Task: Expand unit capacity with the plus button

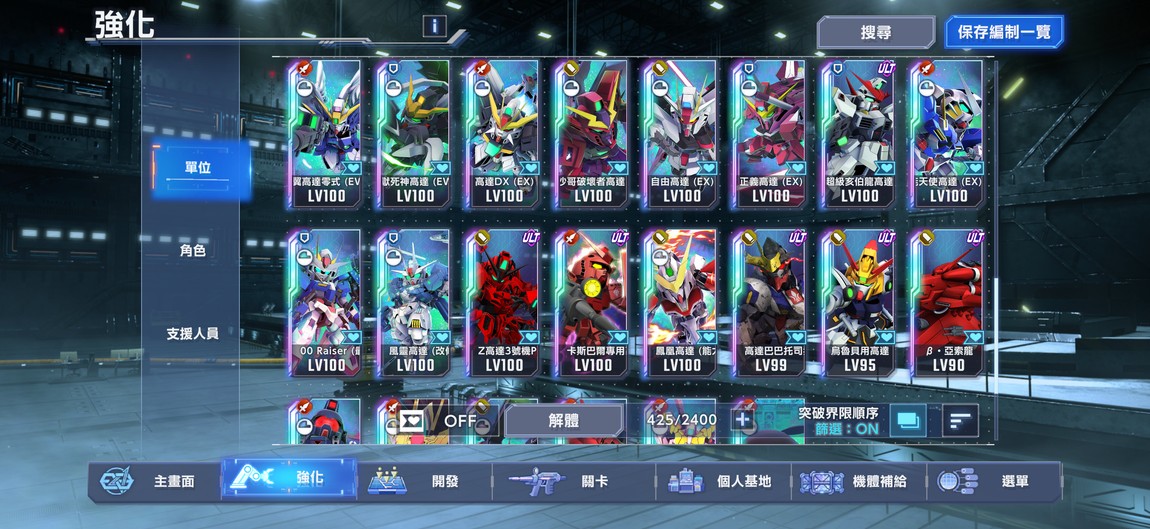Action: point(743,420)
